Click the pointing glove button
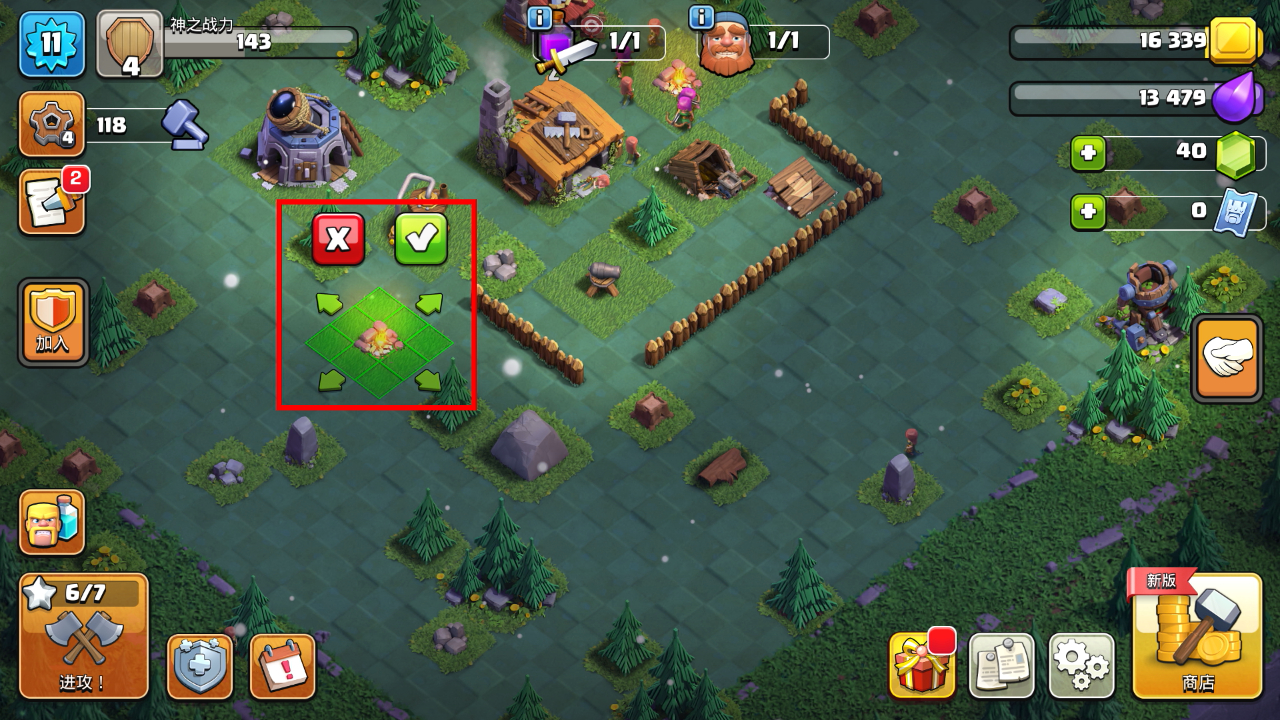 tap(1227, 358)
